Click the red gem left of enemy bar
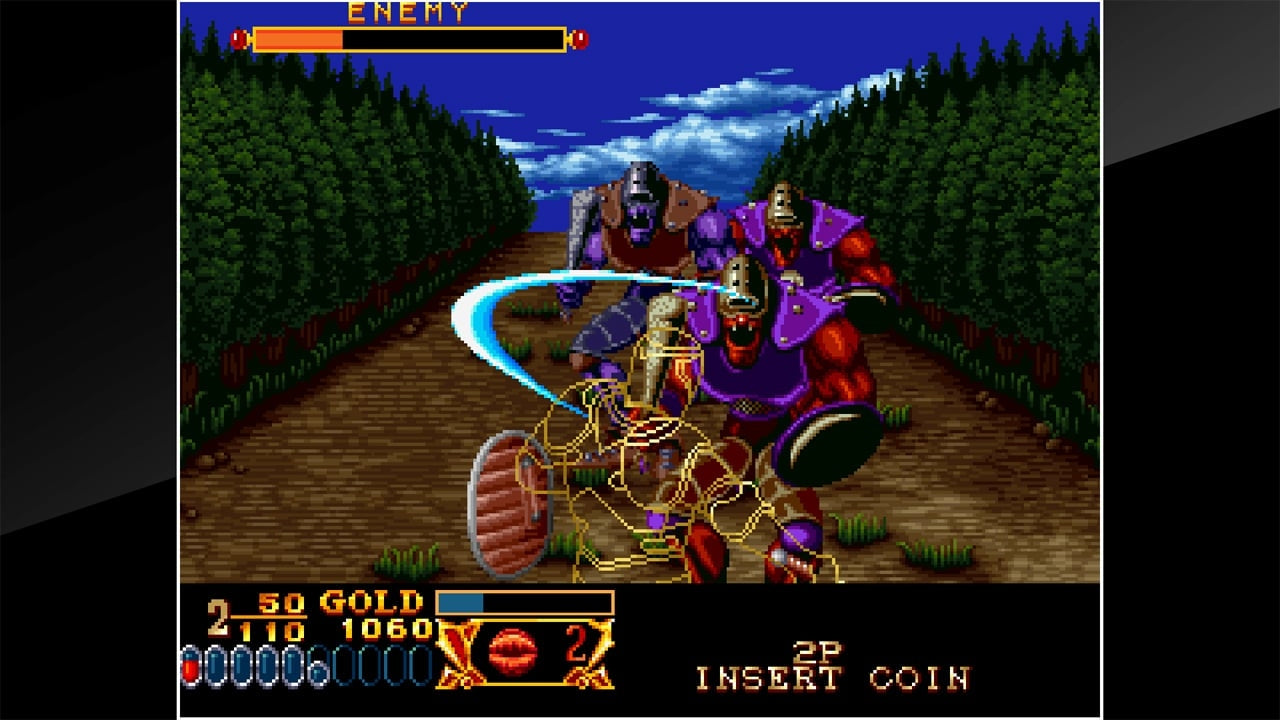 237,37
